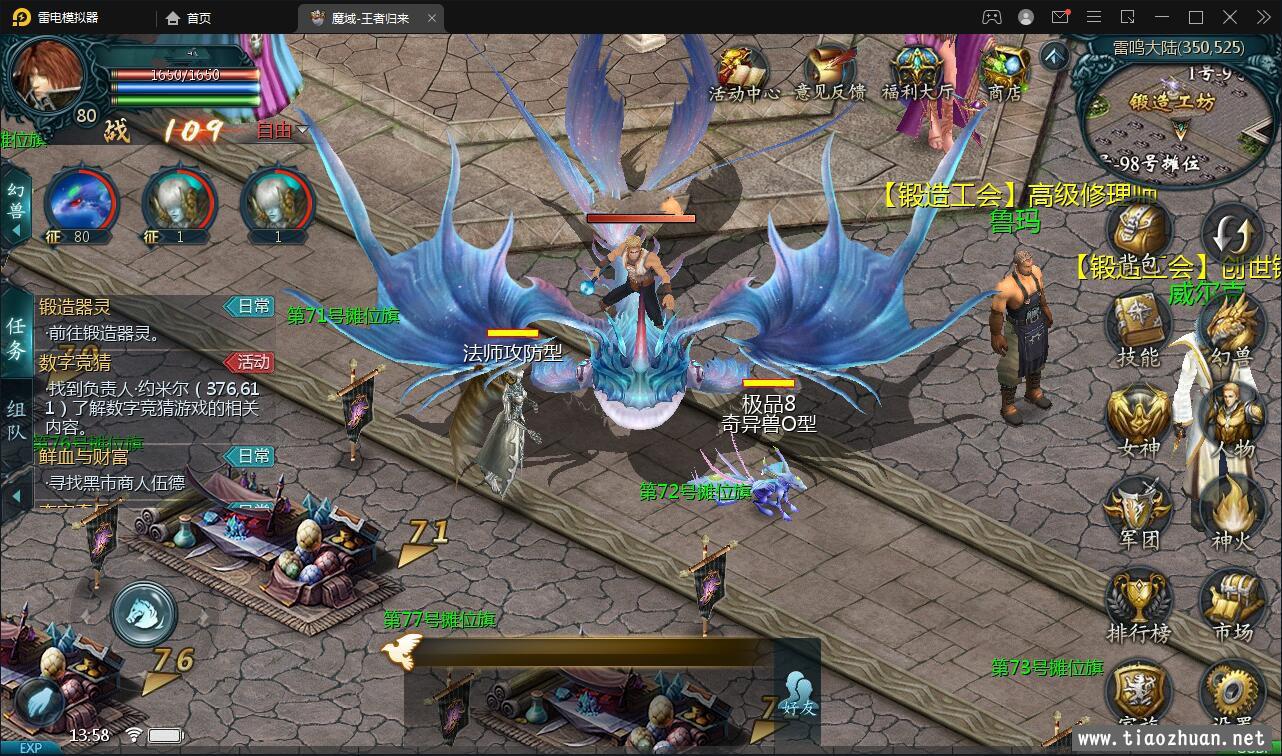The height and width of the screenshot is (756, 1282).
Task: Switch to the 组队 team tab
Action: pos(16,421)
